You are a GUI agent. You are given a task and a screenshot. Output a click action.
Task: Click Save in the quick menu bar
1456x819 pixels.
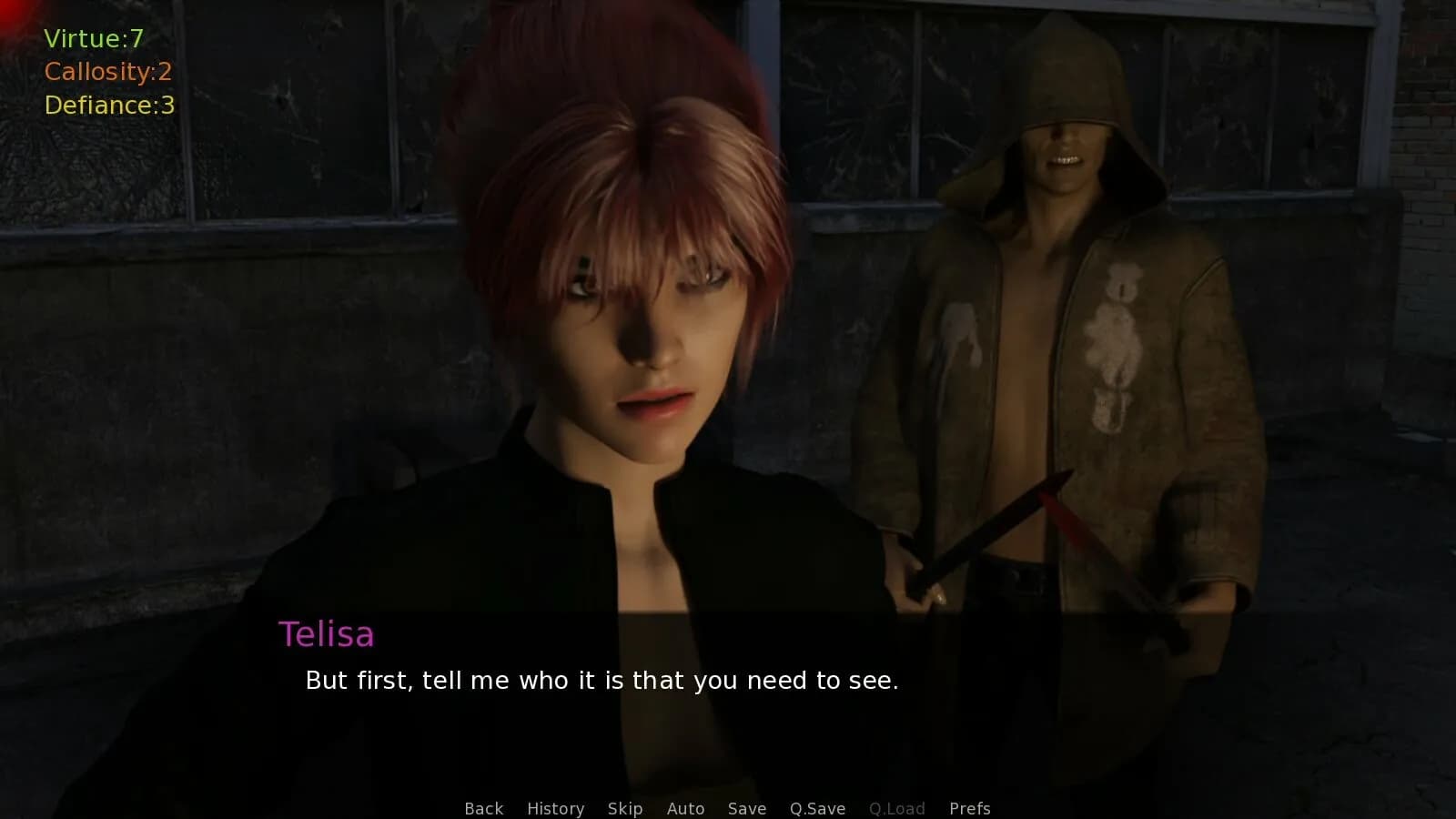click(x=746, y=808)
